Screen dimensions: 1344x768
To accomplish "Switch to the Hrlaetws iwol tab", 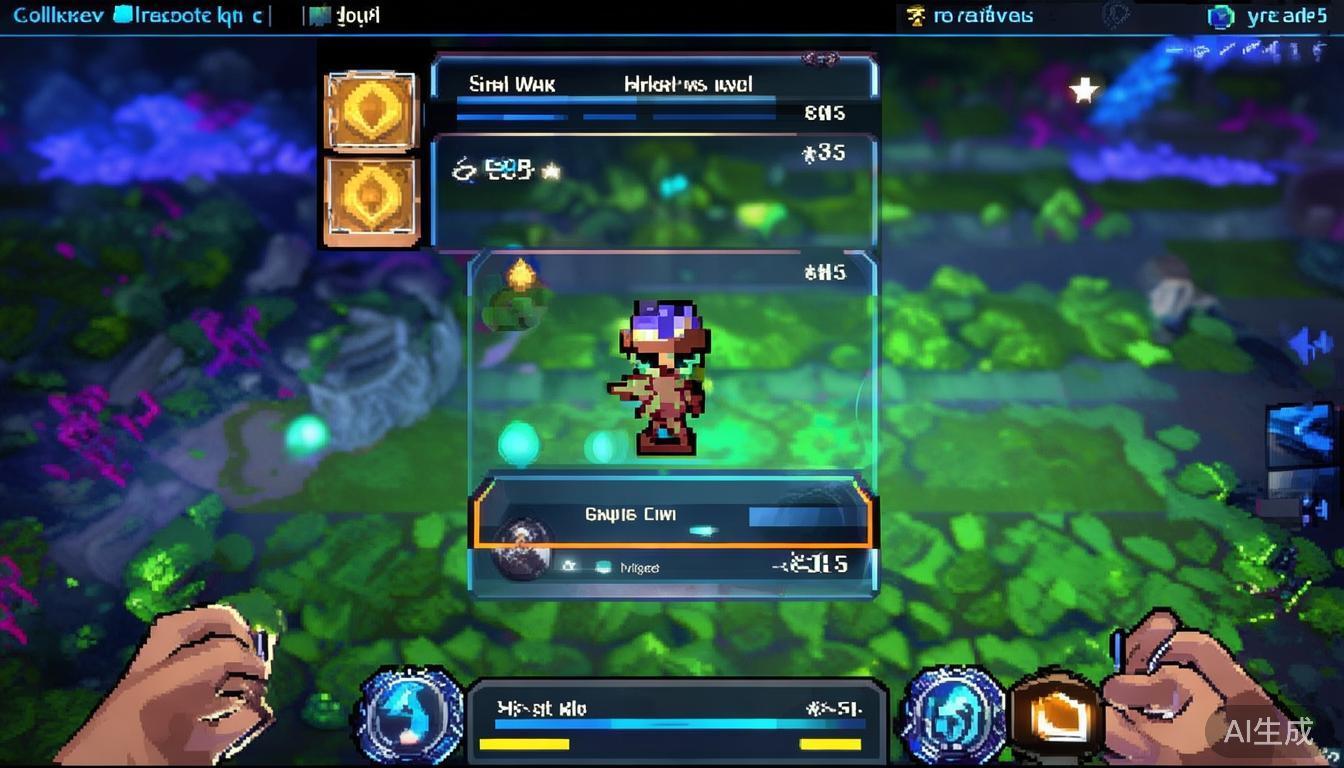I will coord(688,85).
